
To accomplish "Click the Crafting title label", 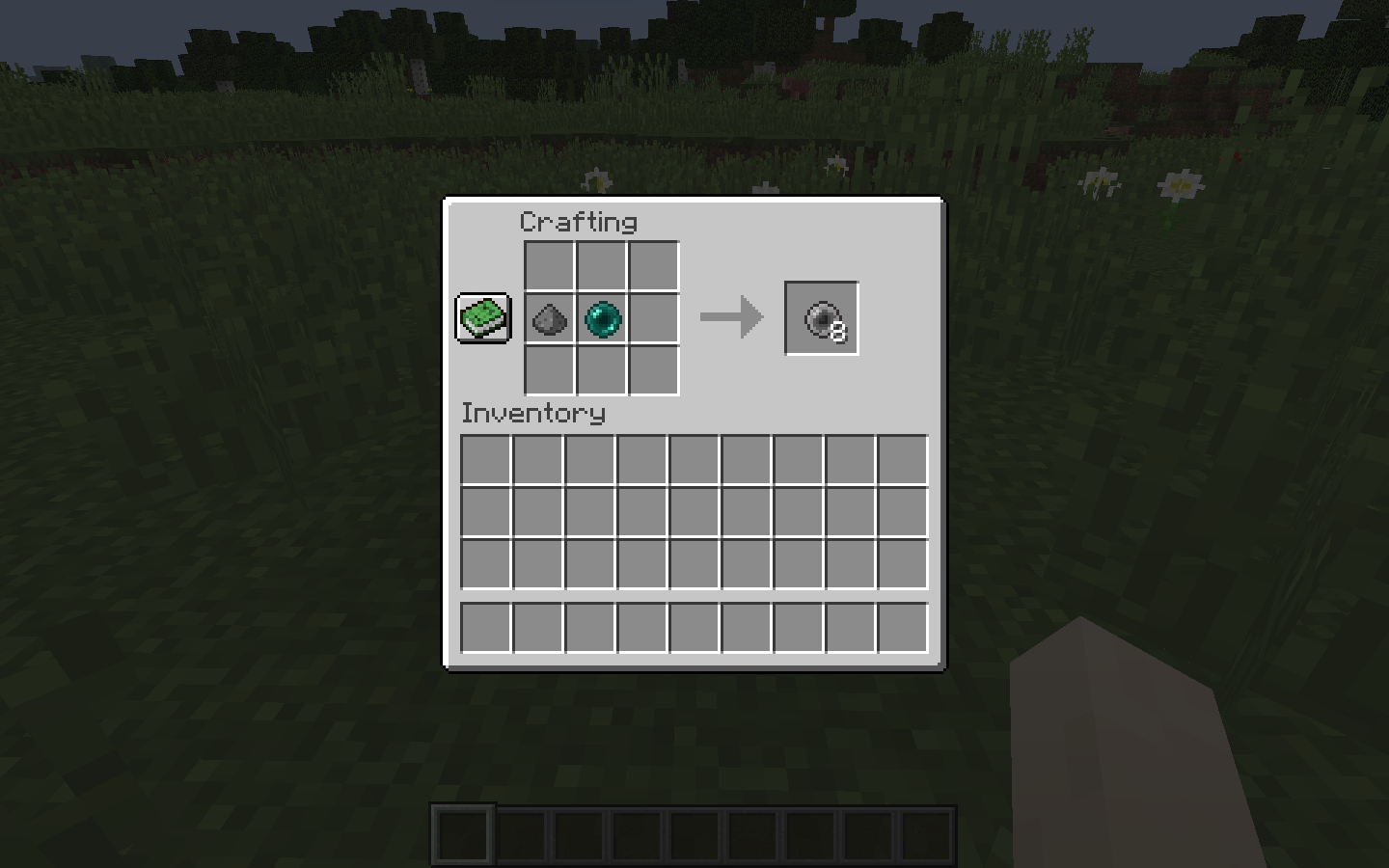I will click(578, 222).
